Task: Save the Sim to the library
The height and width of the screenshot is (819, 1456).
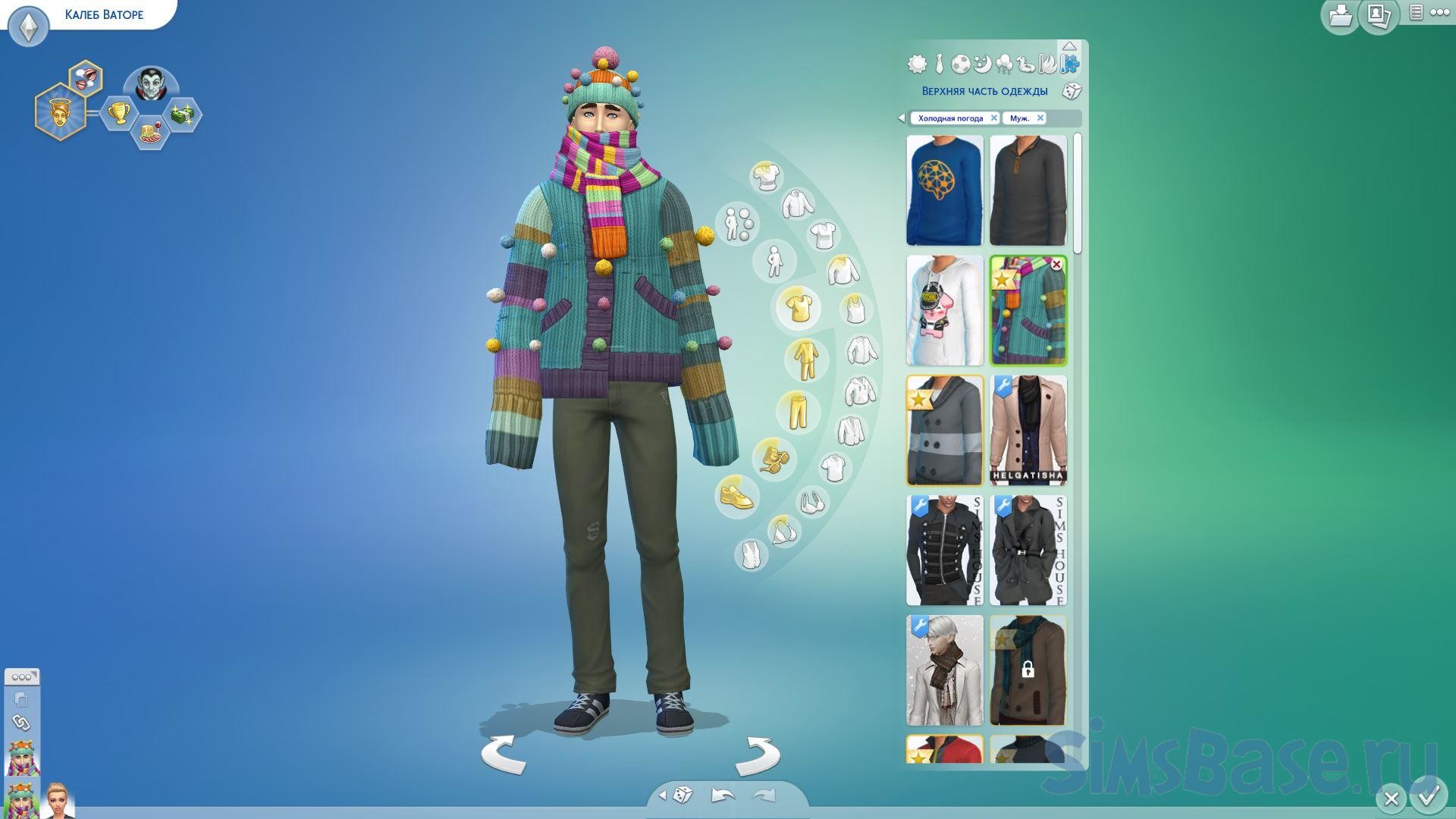Action: (1339, 16)
